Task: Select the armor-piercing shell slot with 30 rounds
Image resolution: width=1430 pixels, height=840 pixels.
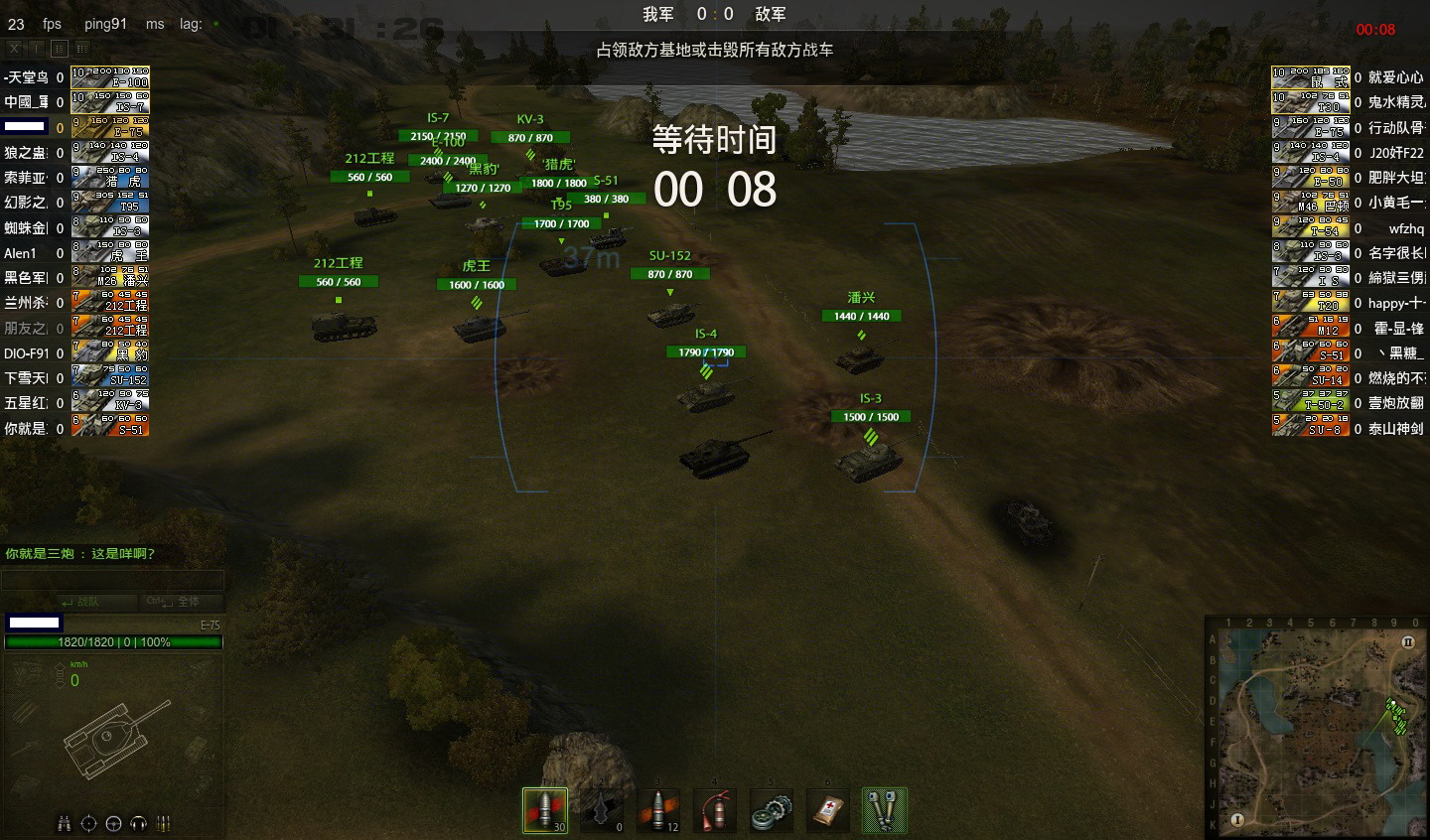Action: pyautogui.click(x=545, y=809)
